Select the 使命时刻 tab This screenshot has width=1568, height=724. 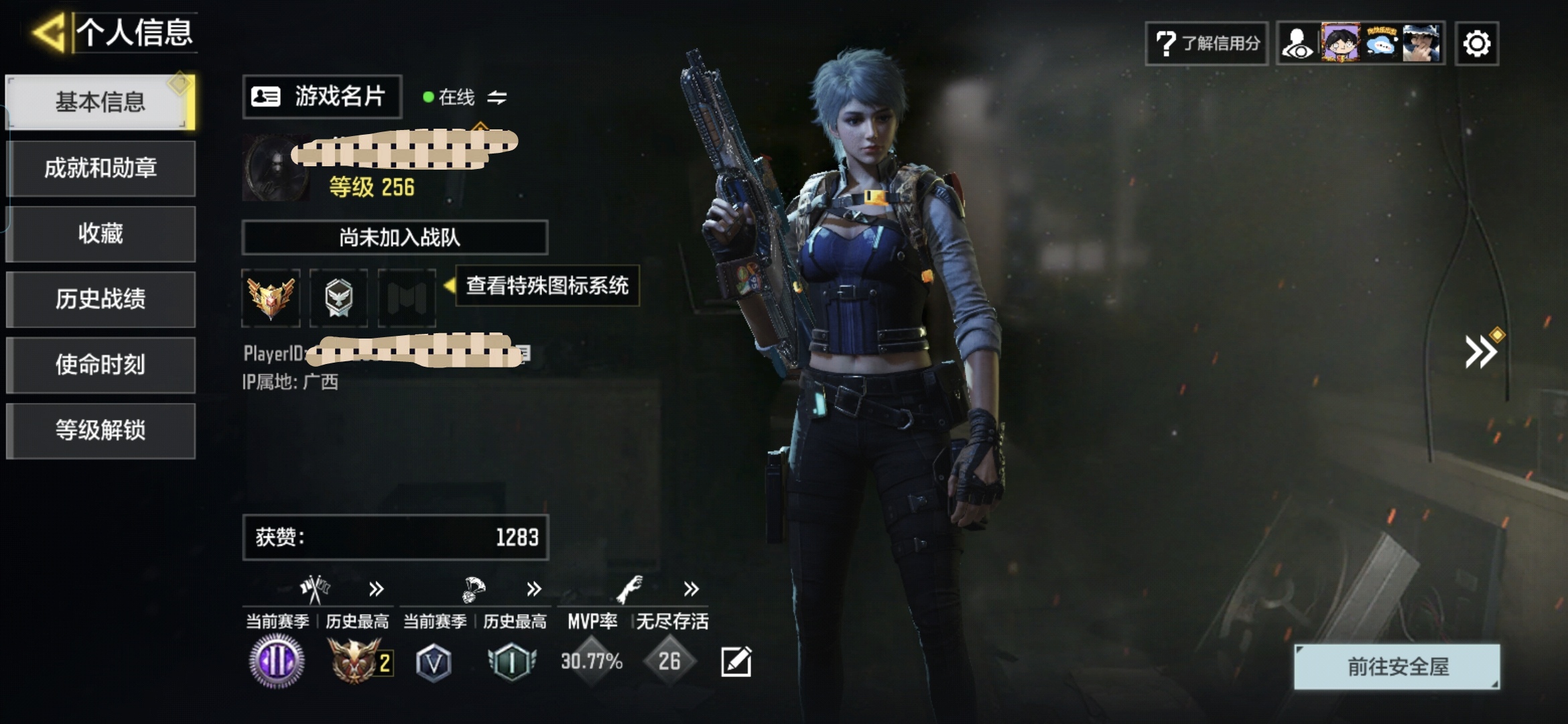[101, 365]
